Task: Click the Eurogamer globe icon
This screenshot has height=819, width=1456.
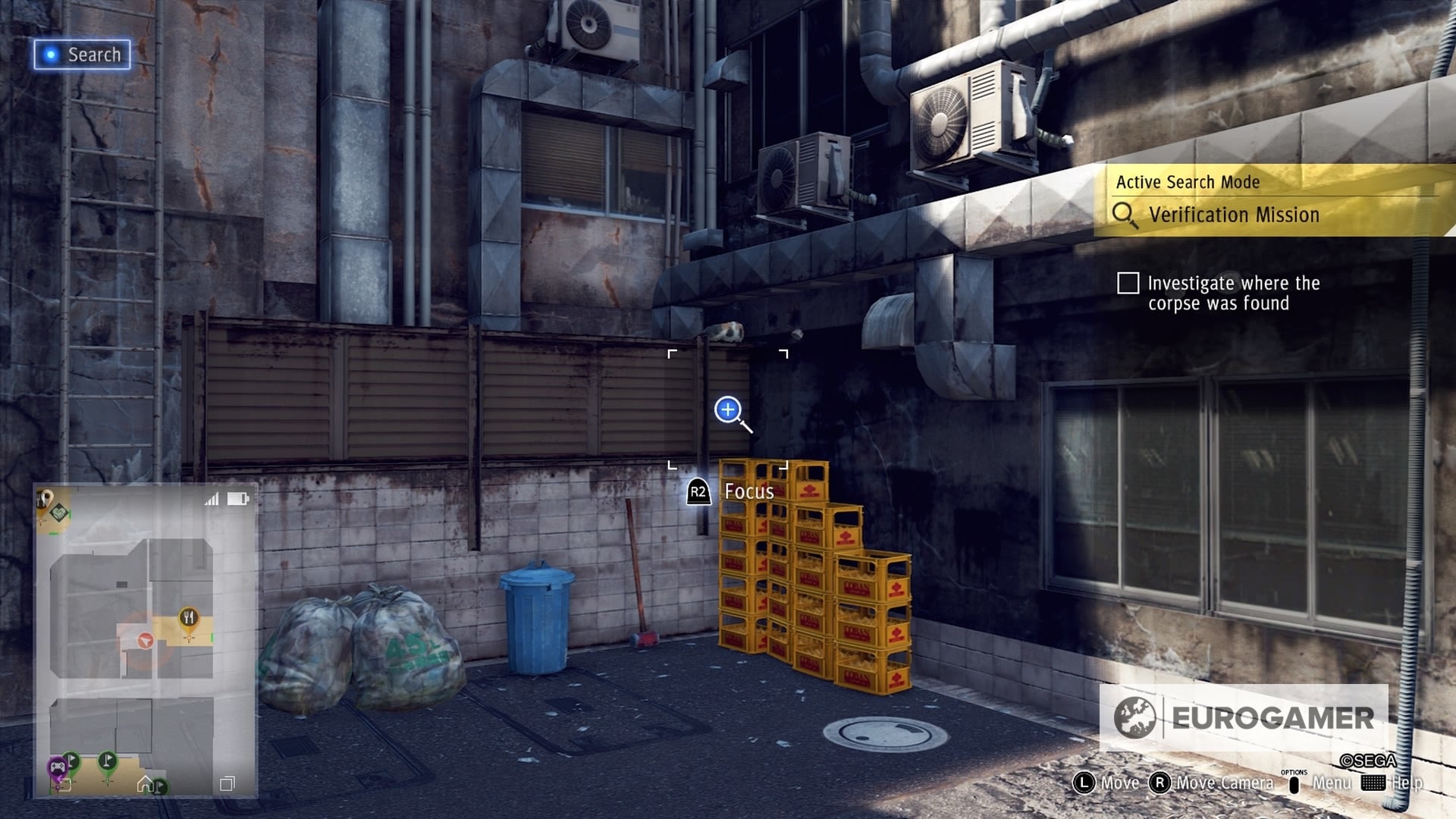Action: [x=1135, y=714]
